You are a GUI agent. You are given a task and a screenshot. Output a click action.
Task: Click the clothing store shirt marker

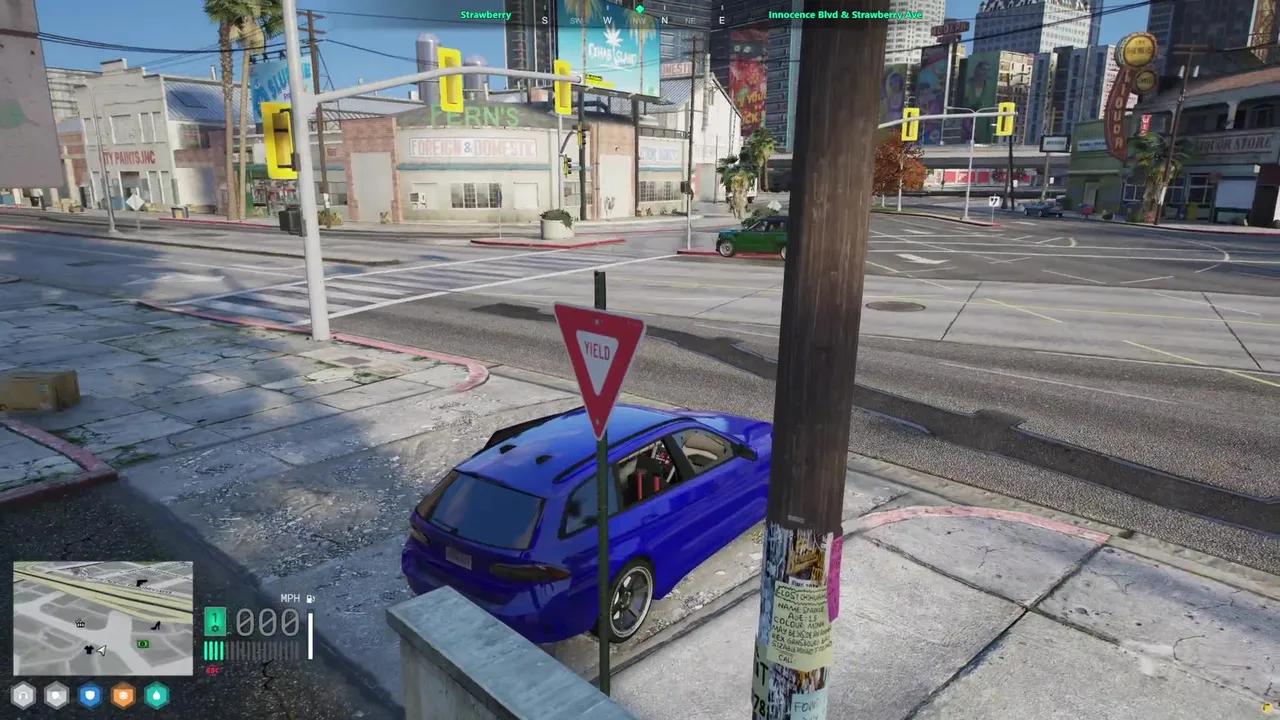click(x=89, y=649)
